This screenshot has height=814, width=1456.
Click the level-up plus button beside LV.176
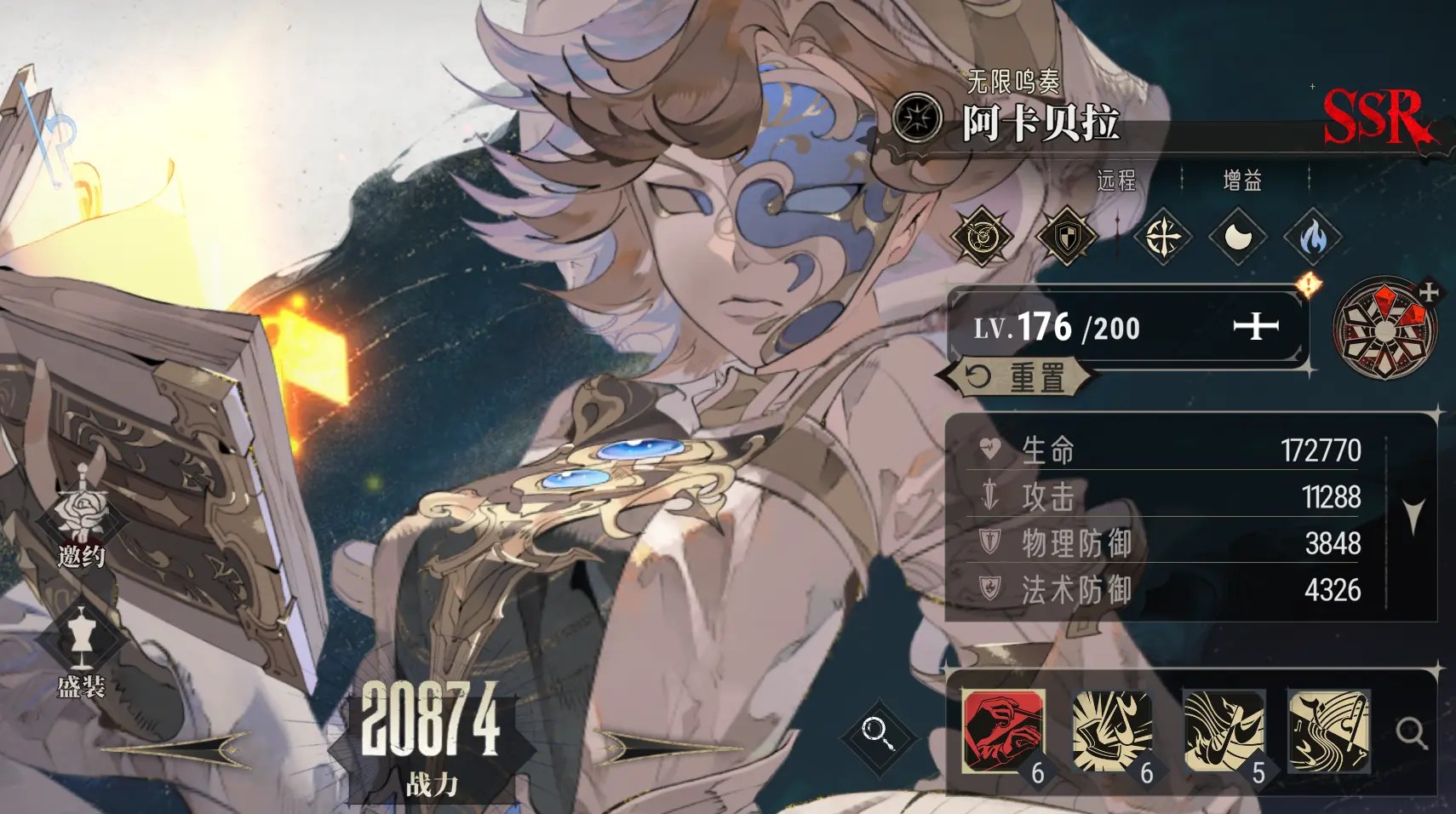[1256, 325]
